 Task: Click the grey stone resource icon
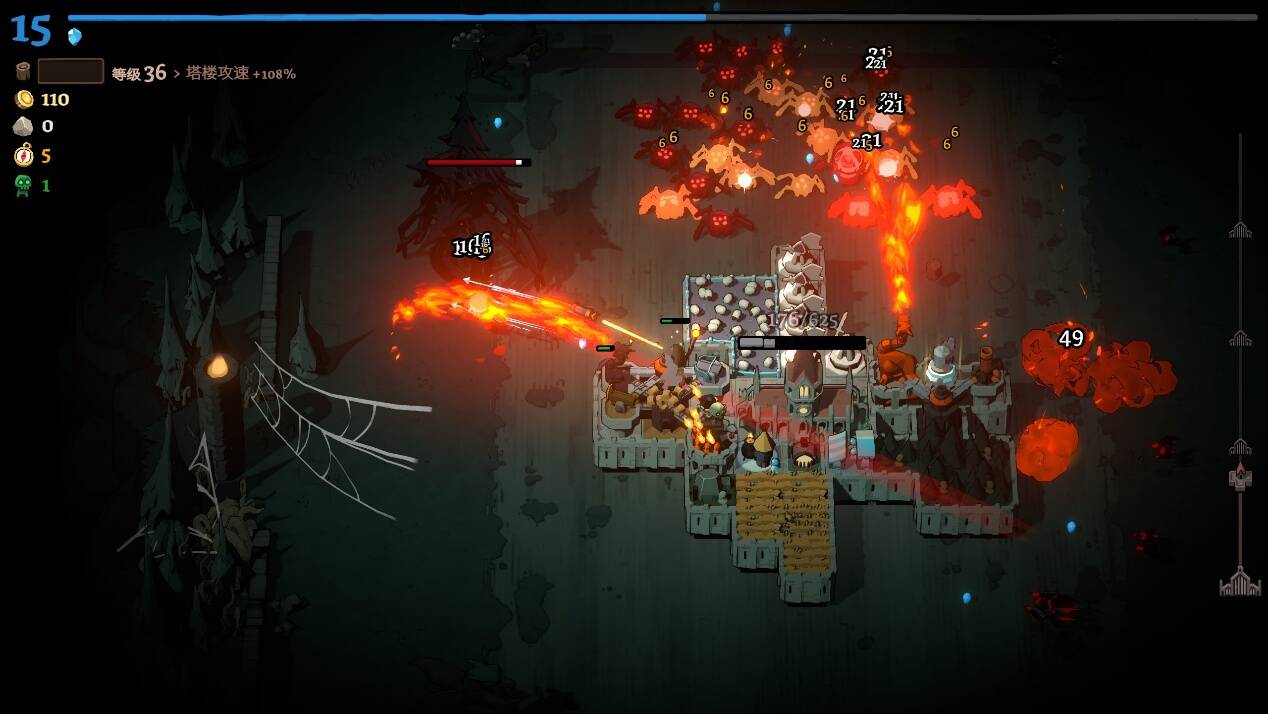23,126
